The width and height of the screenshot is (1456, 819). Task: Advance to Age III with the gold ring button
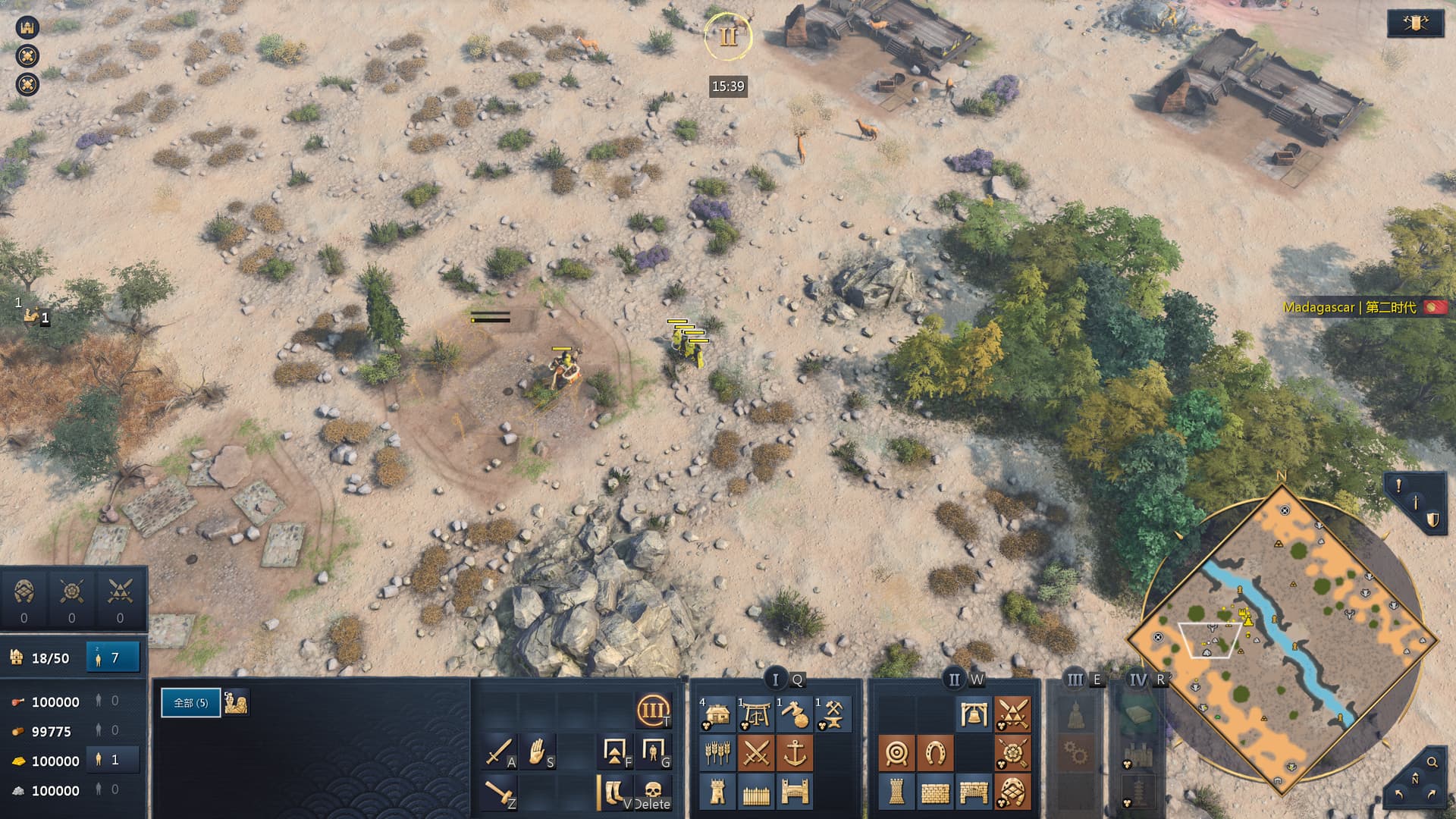652,711
